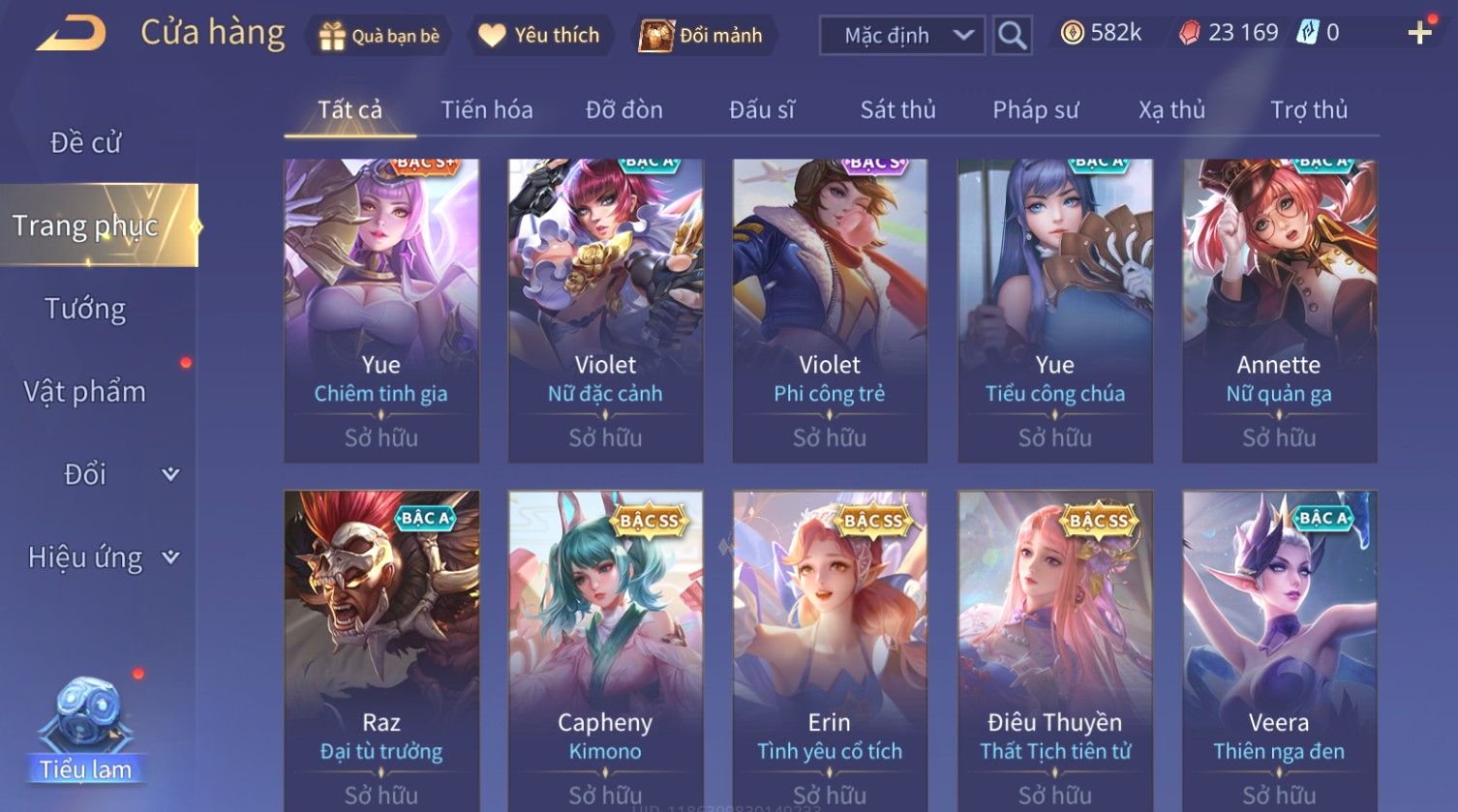Switch to the Tiến hóa tab

486,110
